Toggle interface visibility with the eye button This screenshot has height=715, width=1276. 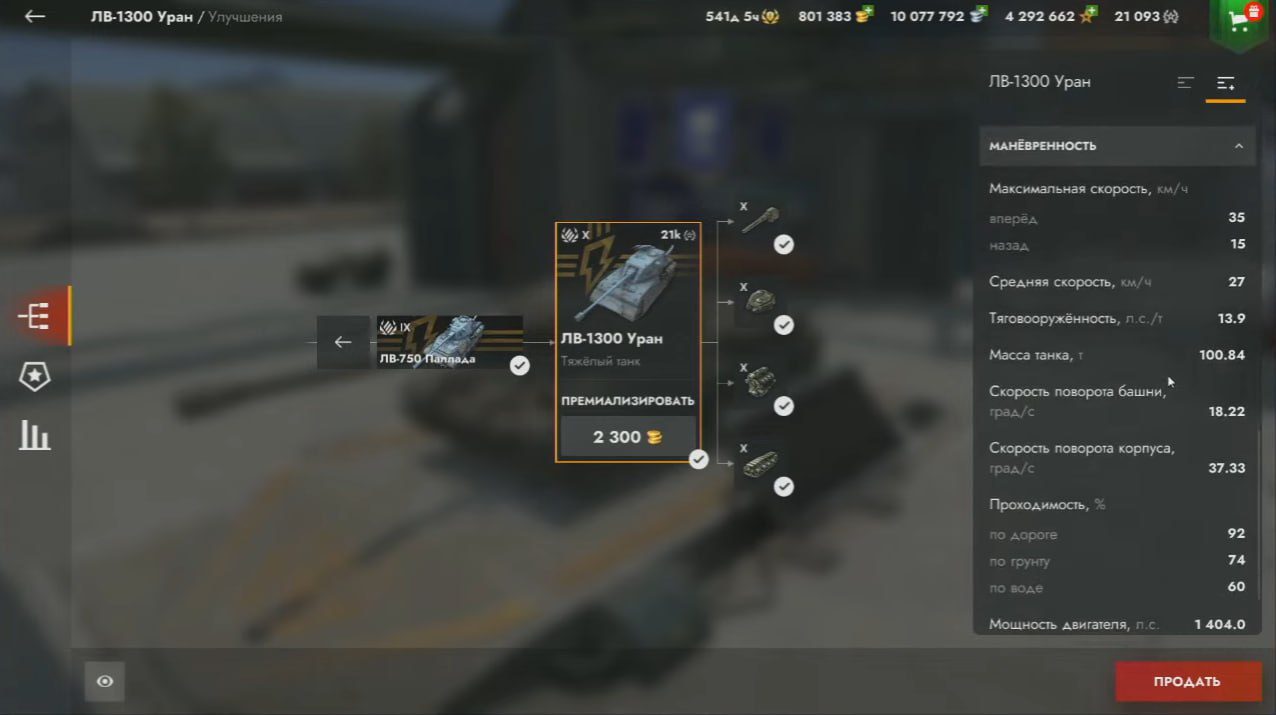(105, 682)
